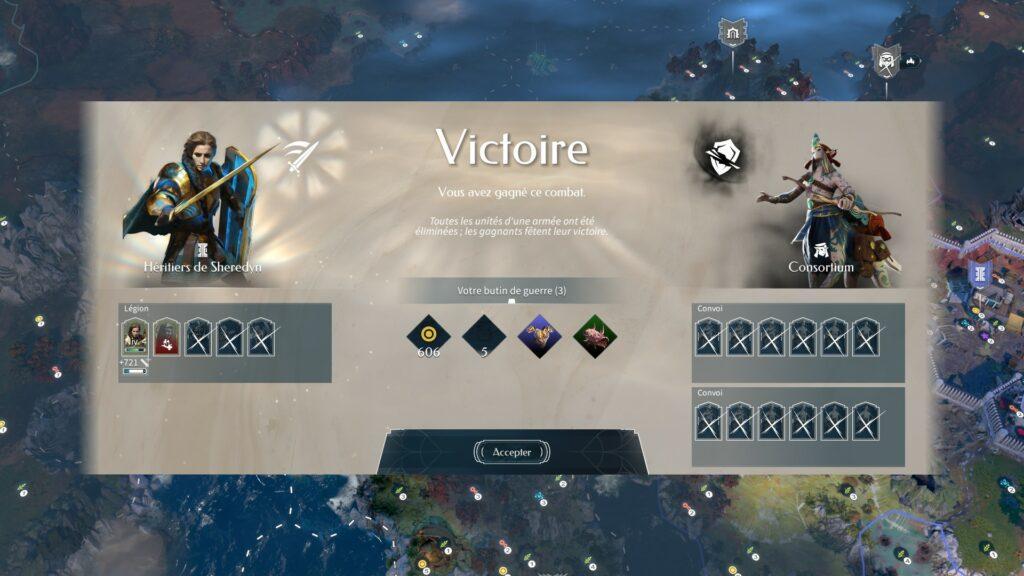Accept the victory with the Accepter button
This screenshot has width=1024, height=576.
tap(511, 452)
